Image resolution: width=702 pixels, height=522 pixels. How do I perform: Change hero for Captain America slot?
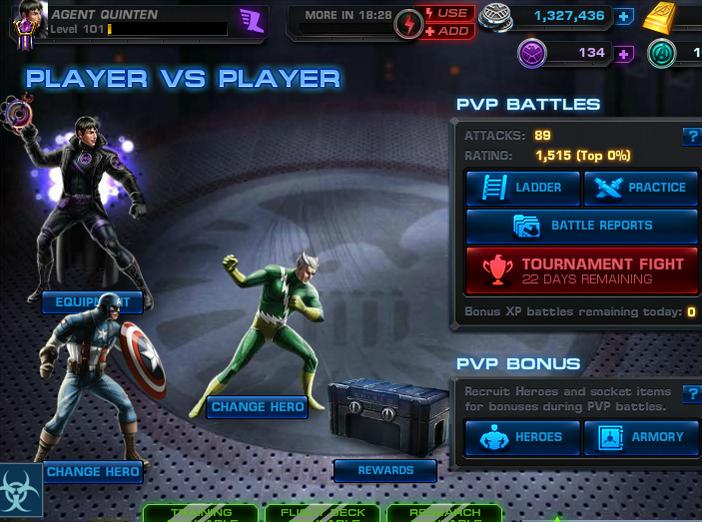tap(92, 471)
